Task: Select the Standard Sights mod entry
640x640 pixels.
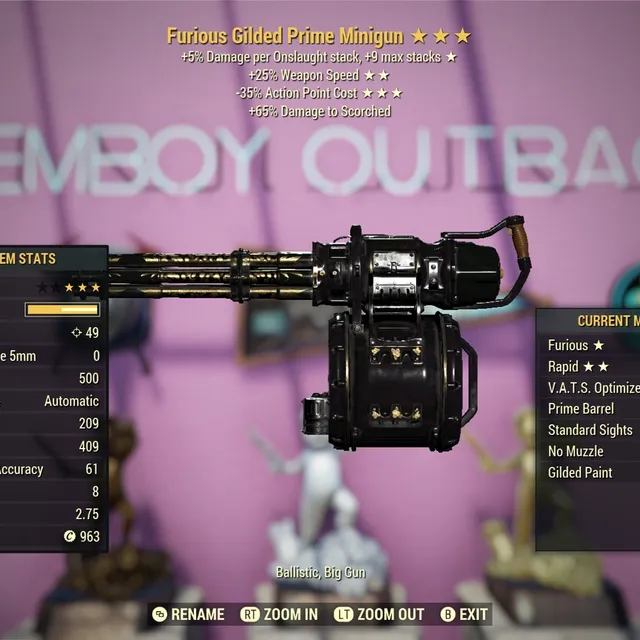Action: pos(590,430)
